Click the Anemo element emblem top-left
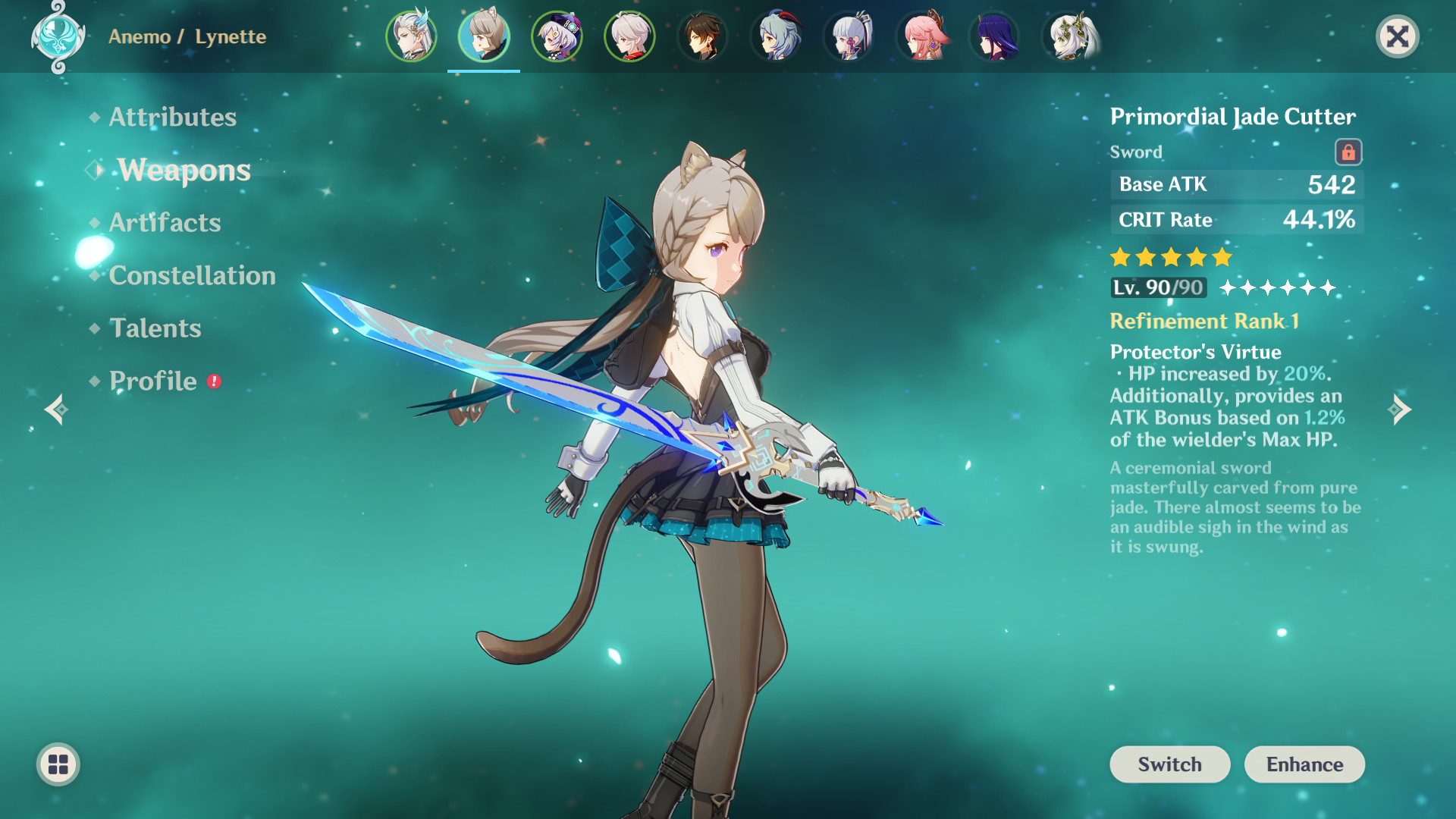Screen dimensions: 1456x819 click(x=57, y=36)
